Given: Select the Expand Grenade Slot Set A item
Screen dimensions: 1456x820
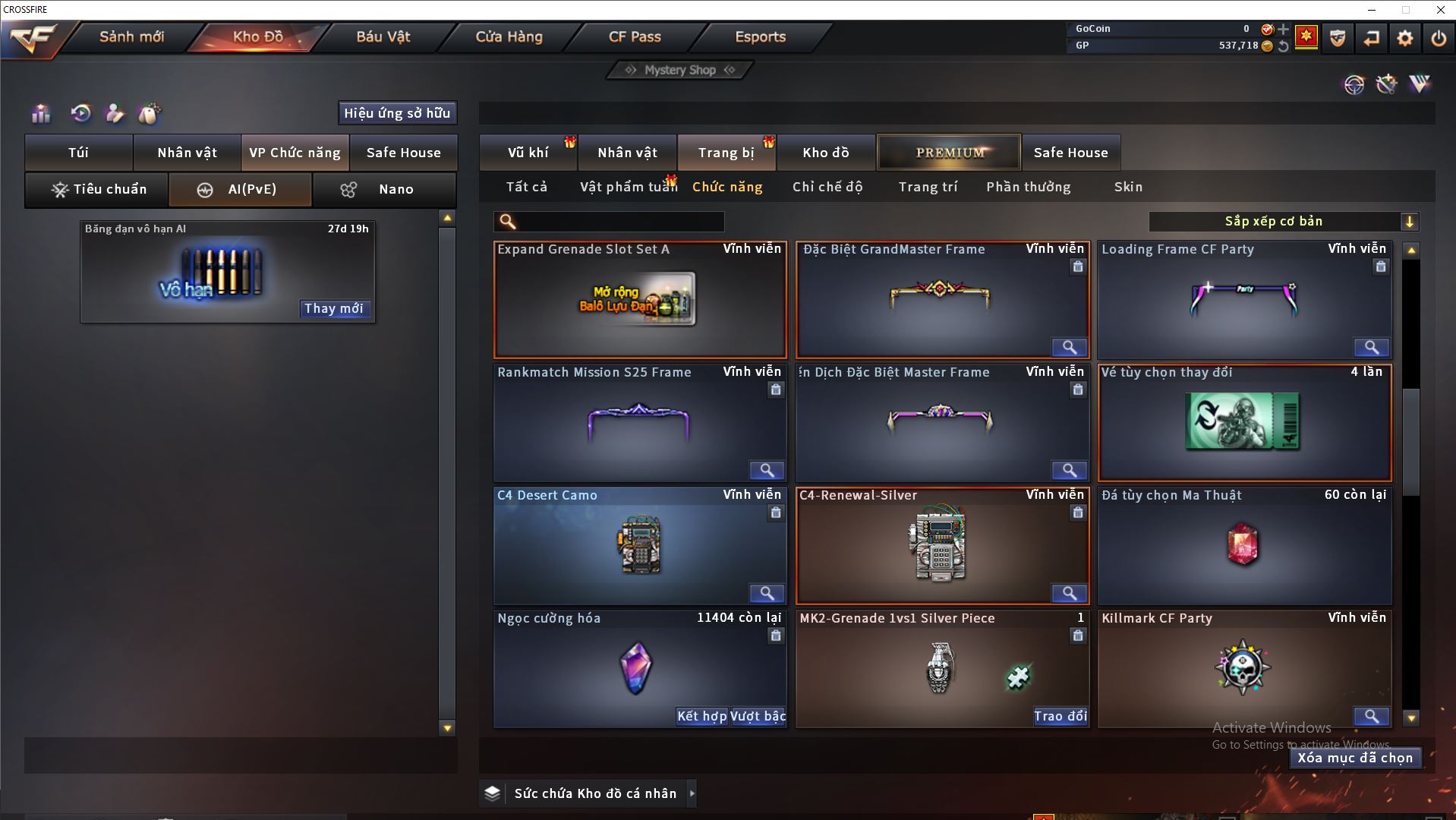Looking at the screenshot, I should pos(640,300).
